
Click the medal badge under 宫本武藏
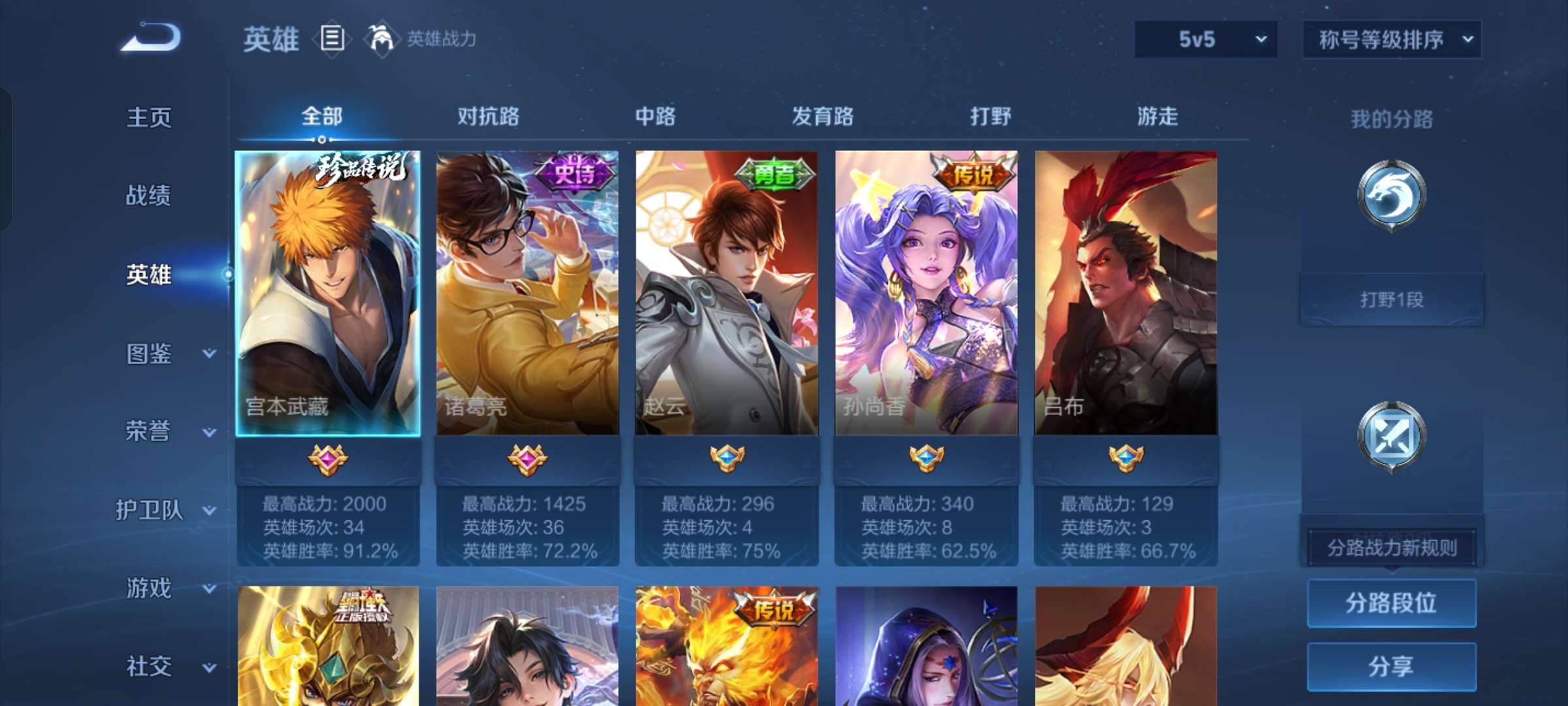click(325, 460)
